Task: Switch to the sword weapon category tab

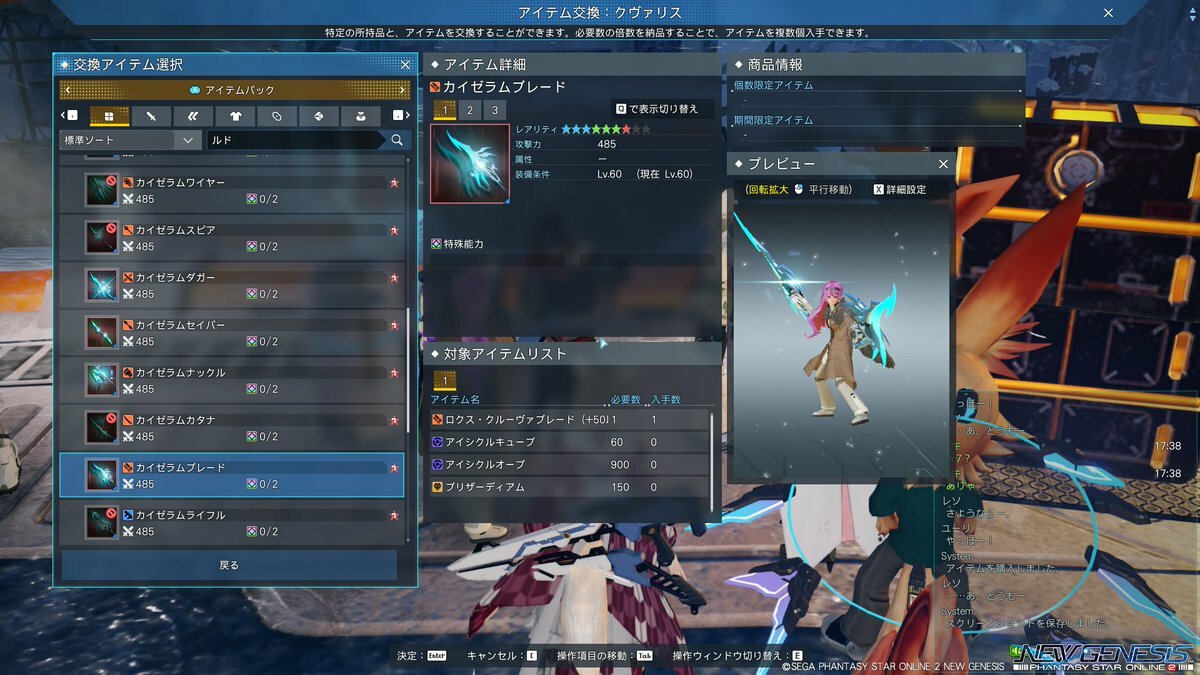Action: pos(151,116)
